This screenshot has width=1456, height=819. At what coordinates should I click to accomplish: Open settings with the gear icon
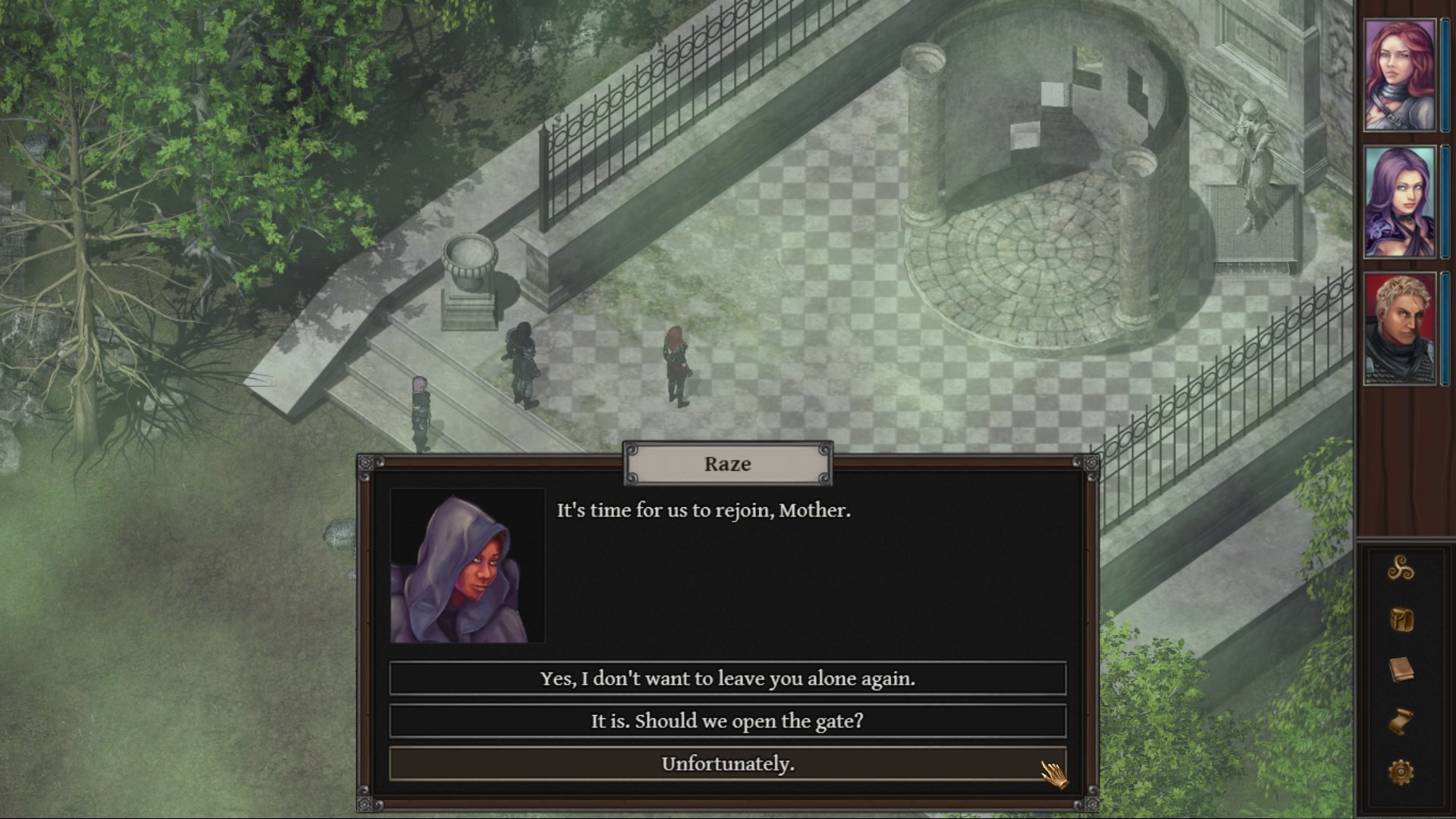tap(1400, 773)
